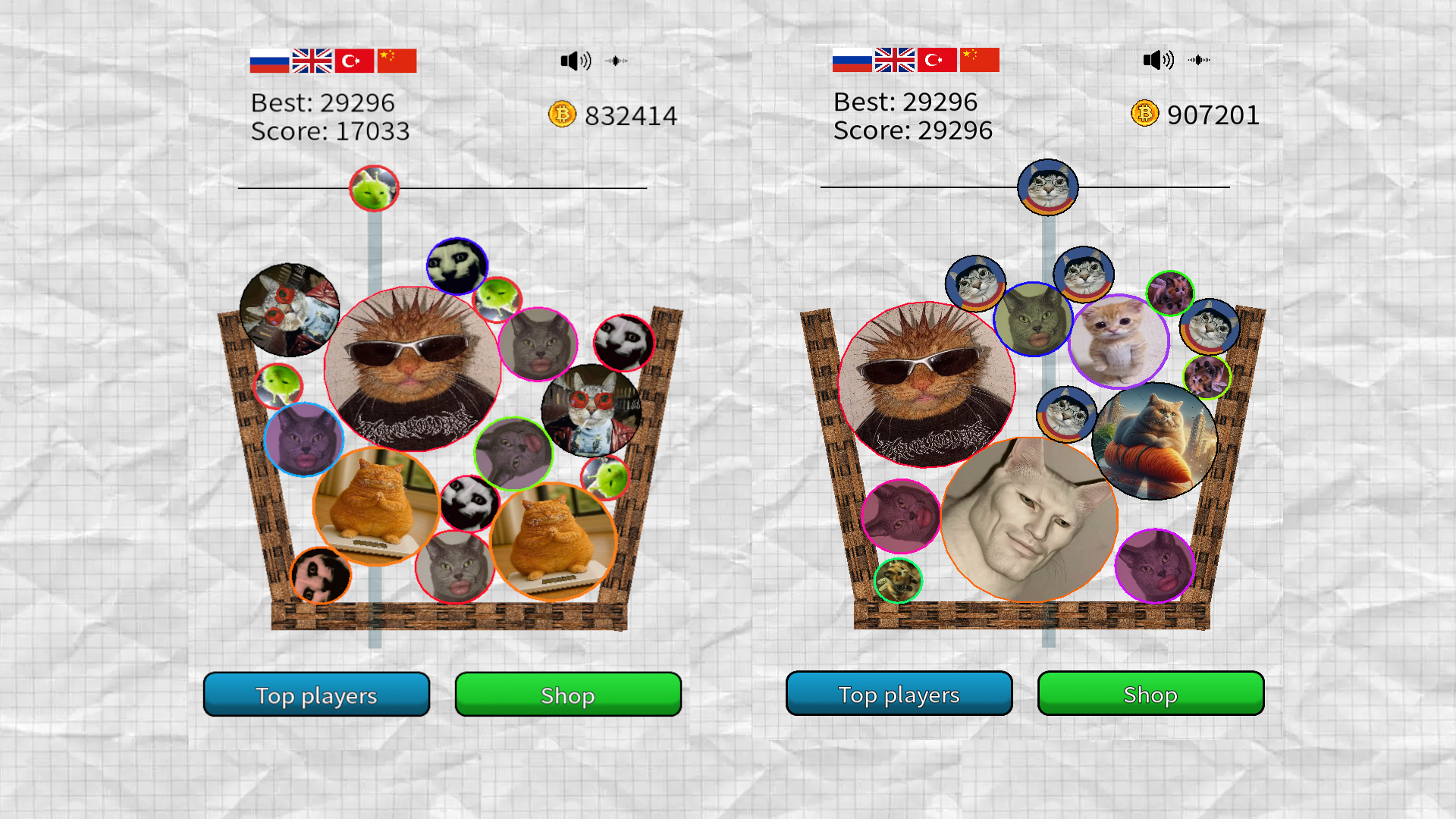1456x819 pixels.
Task: Click the Bitcoin coin icon beside 832414
Action: click(561, 115)
